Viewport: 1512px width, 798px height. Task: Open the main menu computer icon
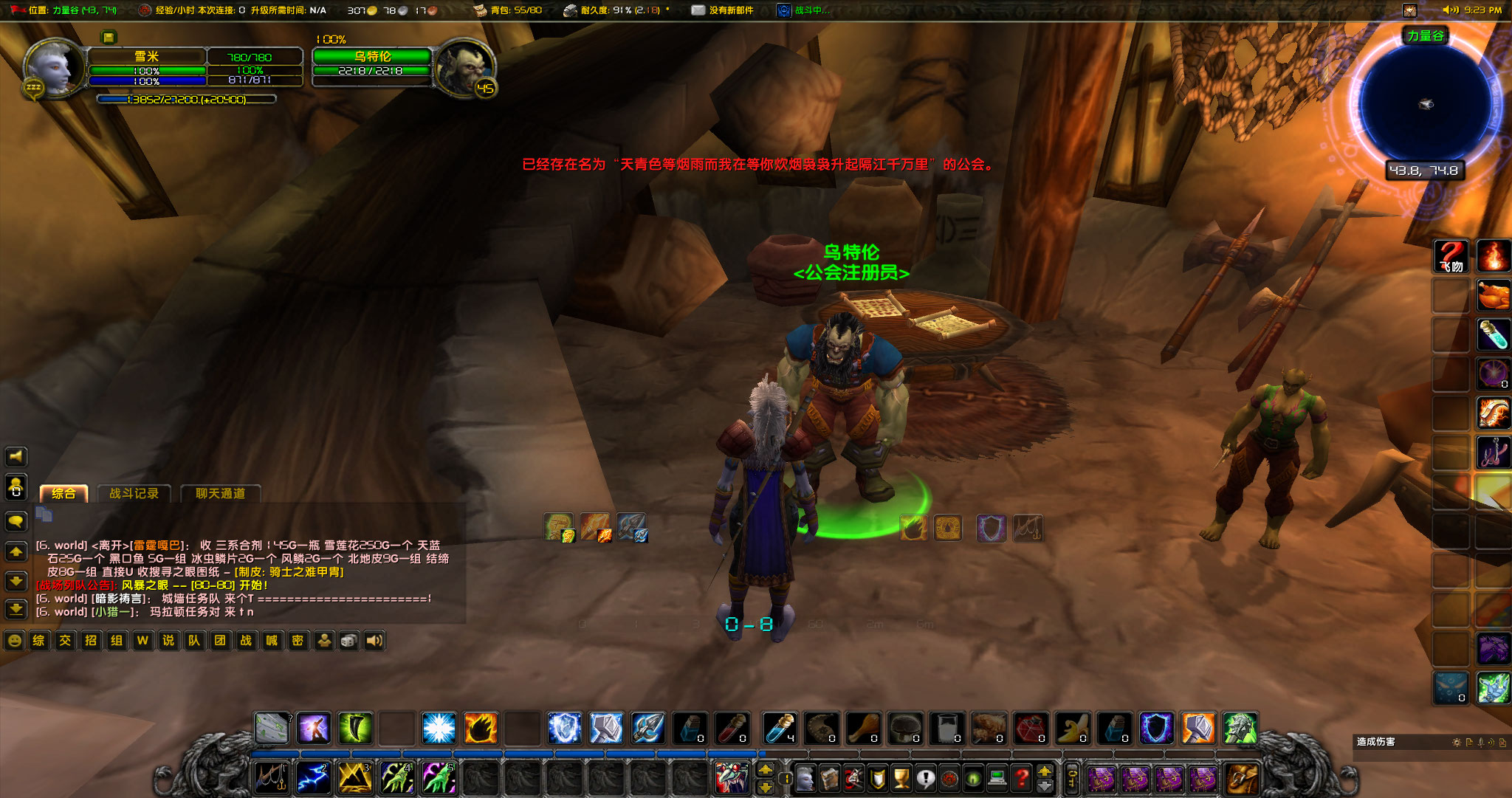point(997,779)
